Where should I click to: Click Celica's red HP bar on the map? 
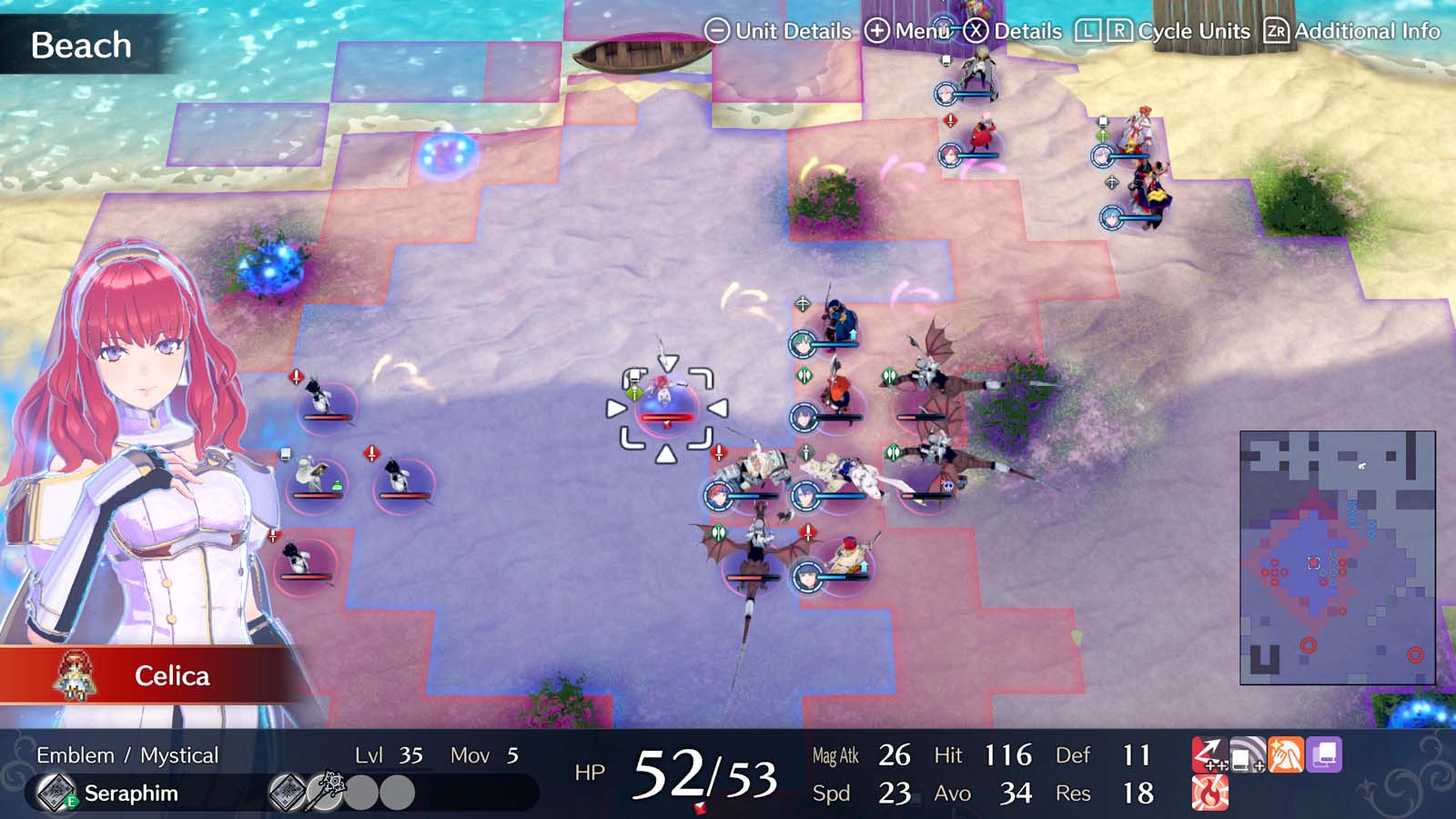[x=665, y=415]
